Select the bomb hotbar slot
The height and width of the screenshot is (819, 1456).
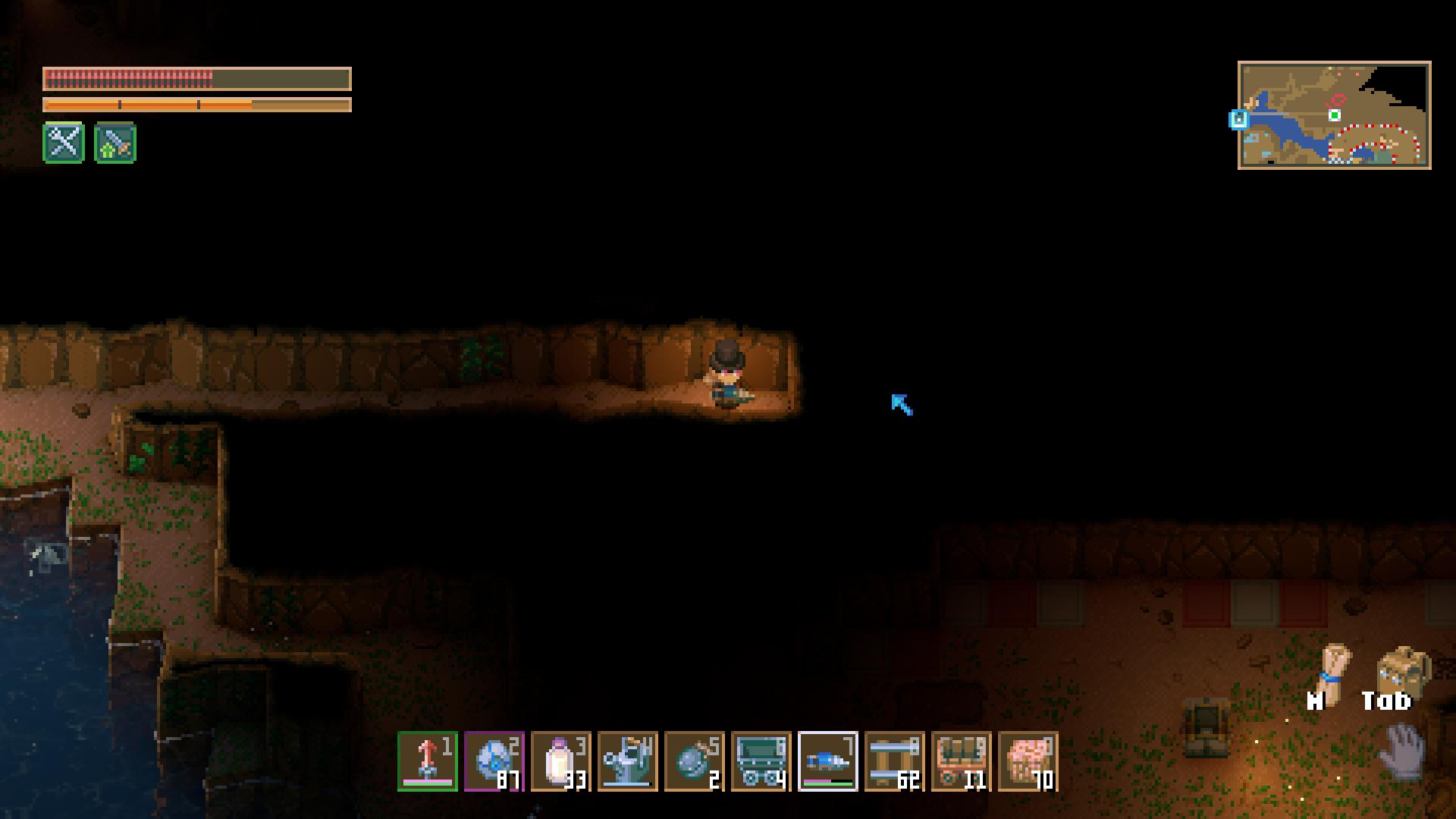pyautogui.click(x=695, y=761)
